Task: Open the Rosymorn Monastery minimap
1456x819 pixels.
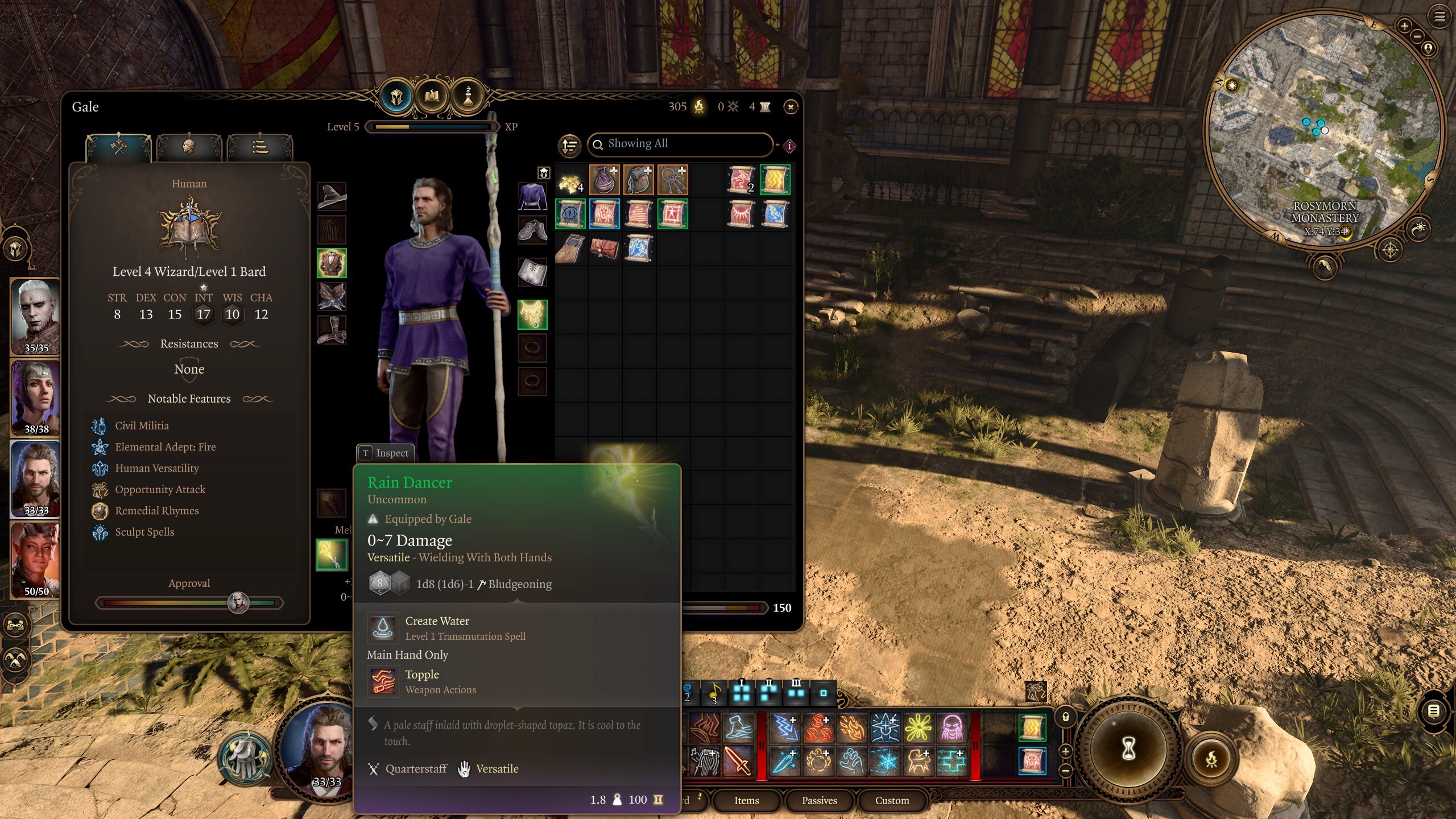Action: coord(1325,131)
